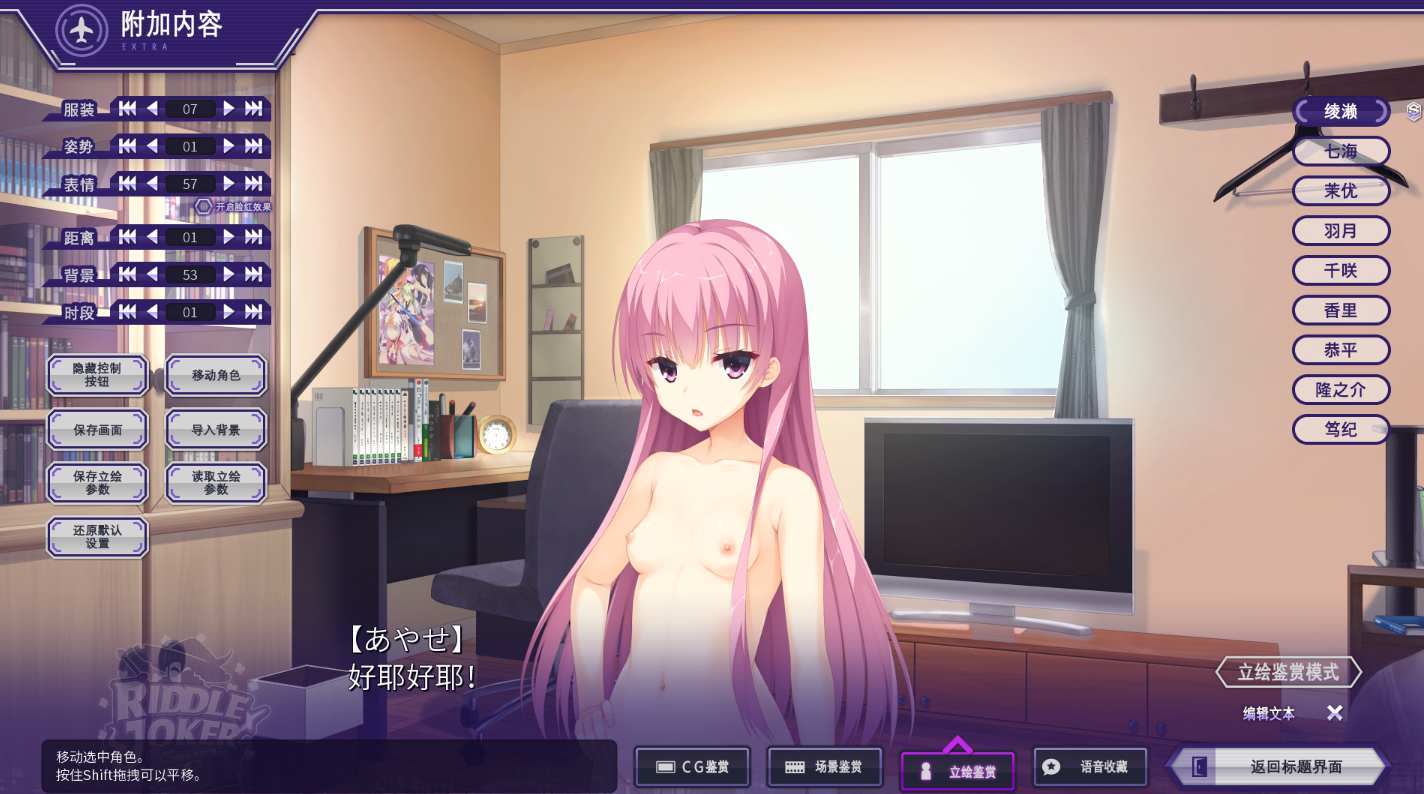
Task: Step forward to the next time period
Action: [229, 311]
